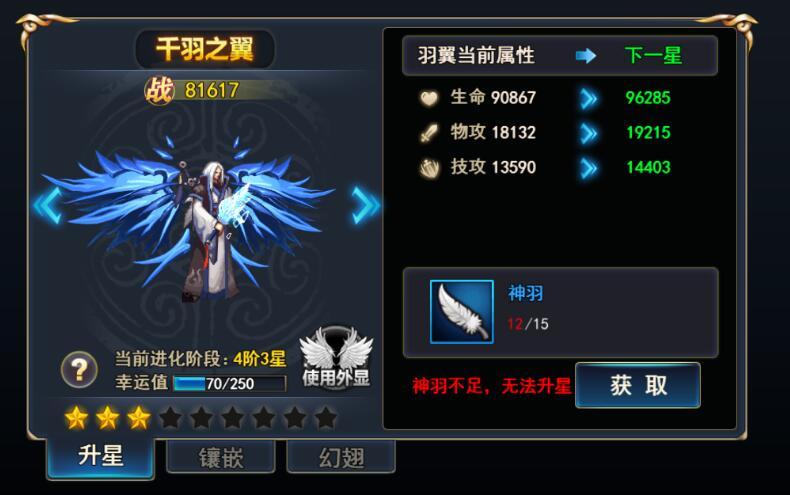This screenshot has width=790, height=495.
Task: Select the 幻翅 tab
Action: (341, 458)
